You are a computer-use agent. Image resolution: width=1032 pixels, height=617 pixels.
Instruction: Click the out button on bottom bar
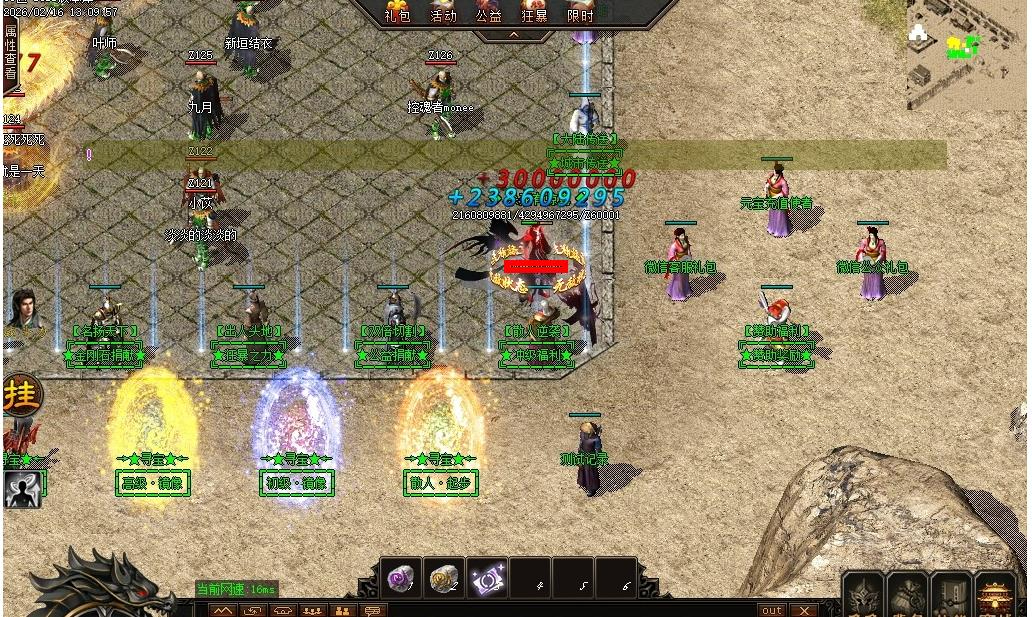772,610
